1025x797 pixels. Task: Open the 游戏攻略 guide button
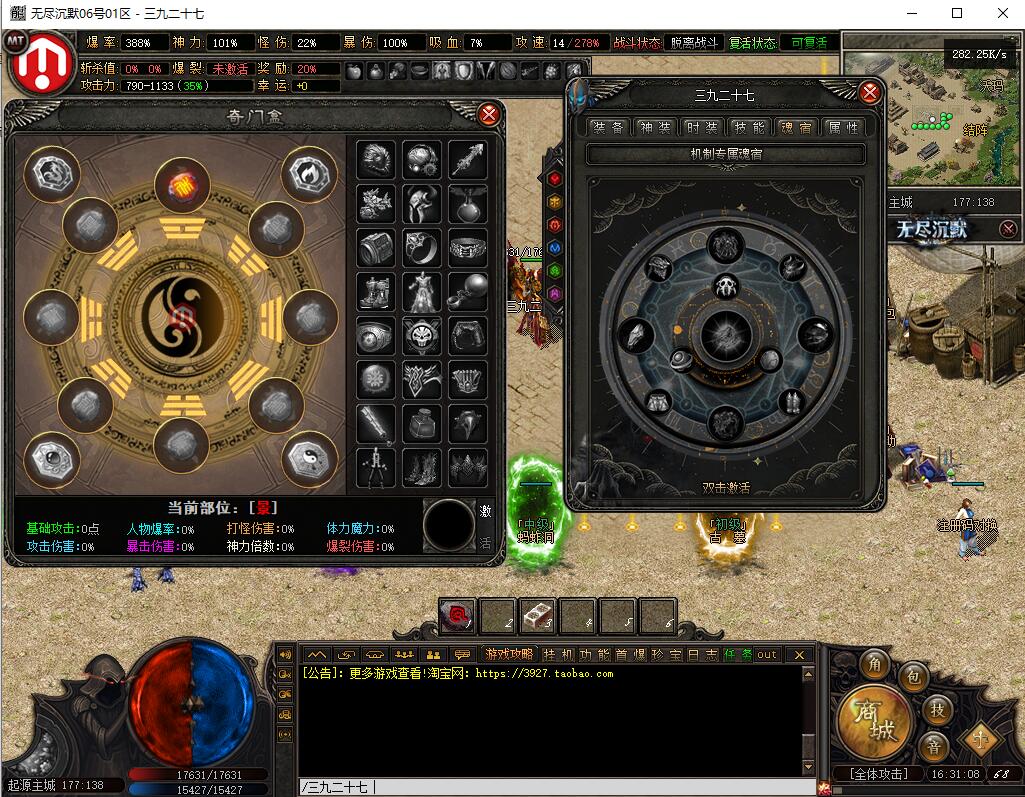click(509, 654)
